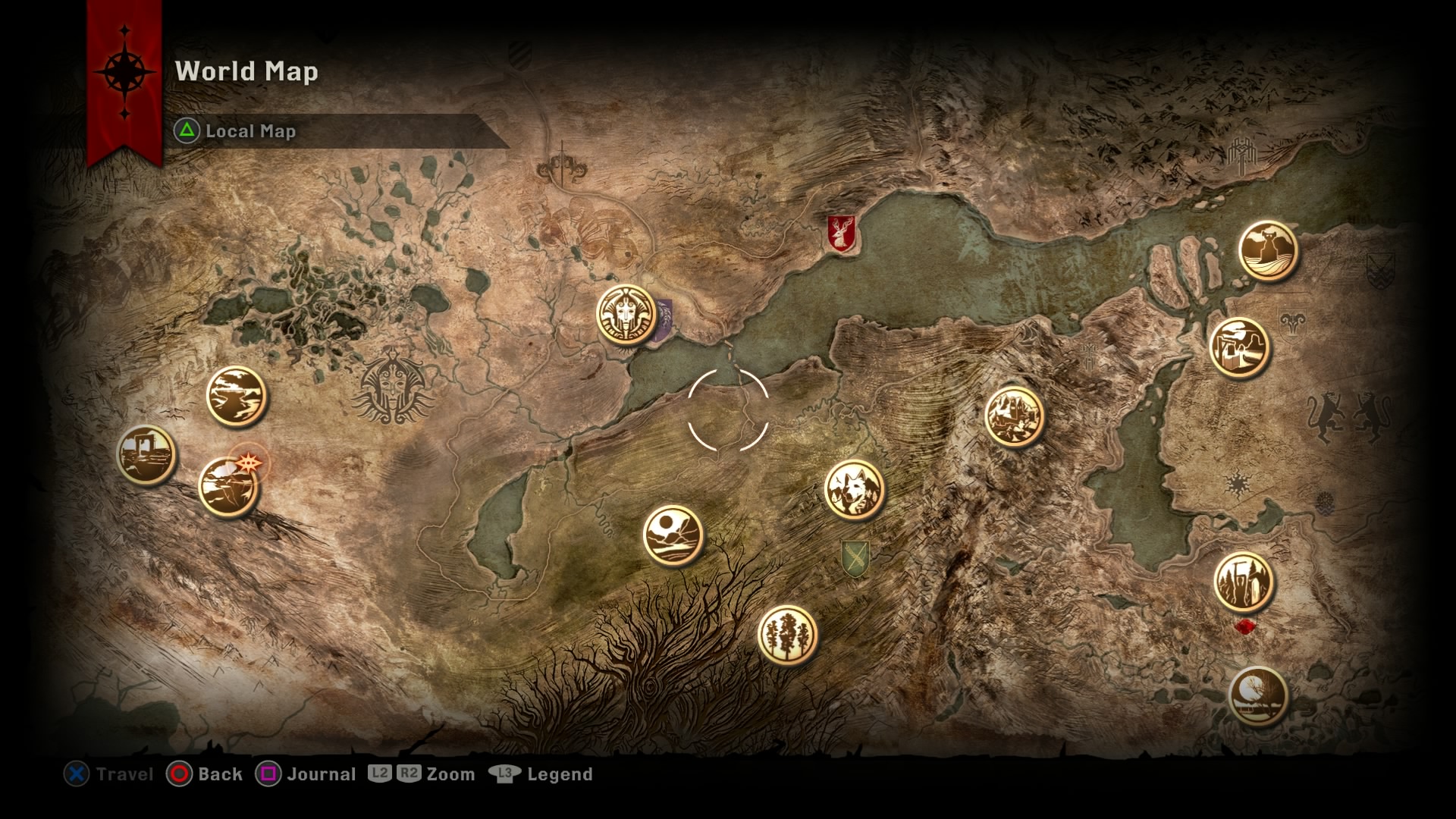Select the ruined stone archway marker
1456x819 pixels.
[146, 454]
